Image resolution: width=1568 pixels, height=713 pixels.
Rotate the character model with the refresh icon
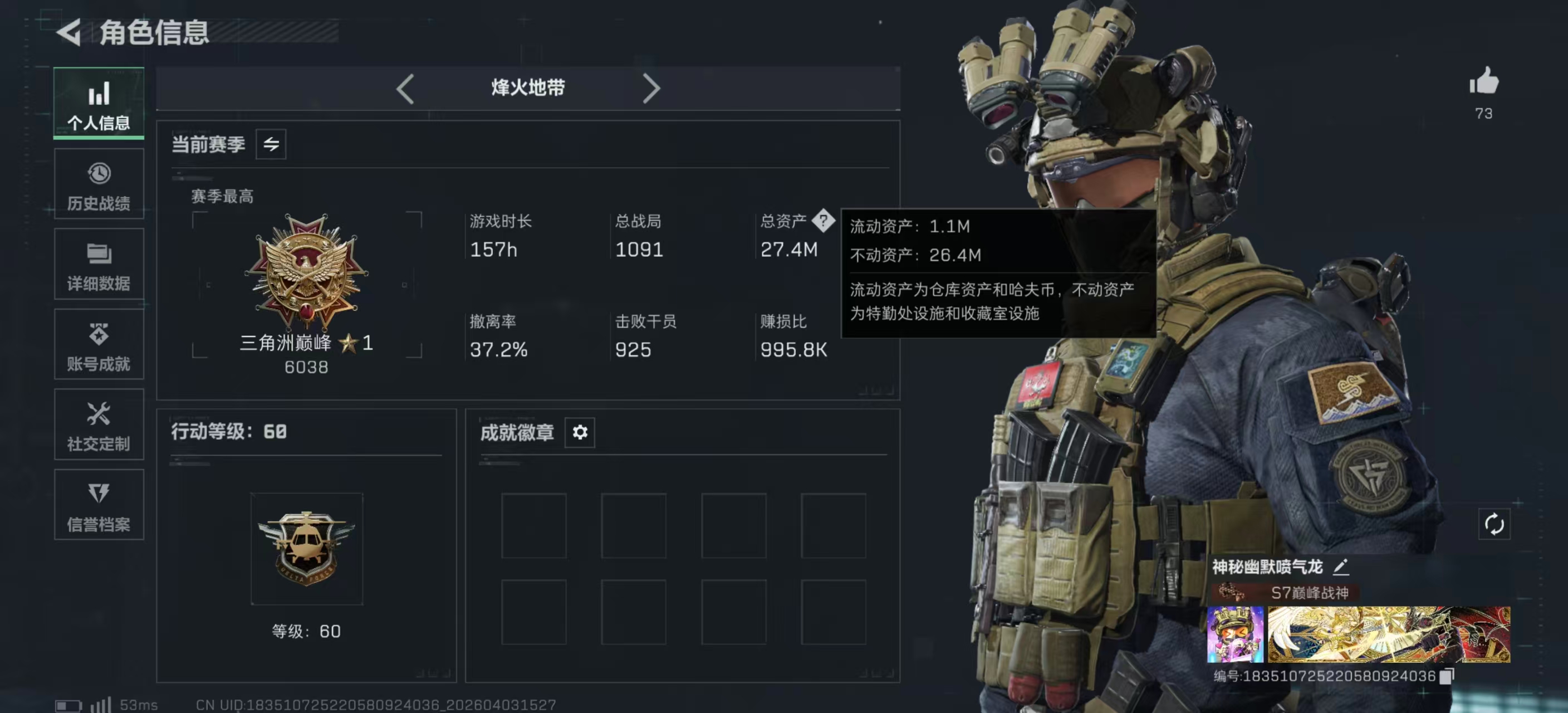click(x=1494, y=524)
